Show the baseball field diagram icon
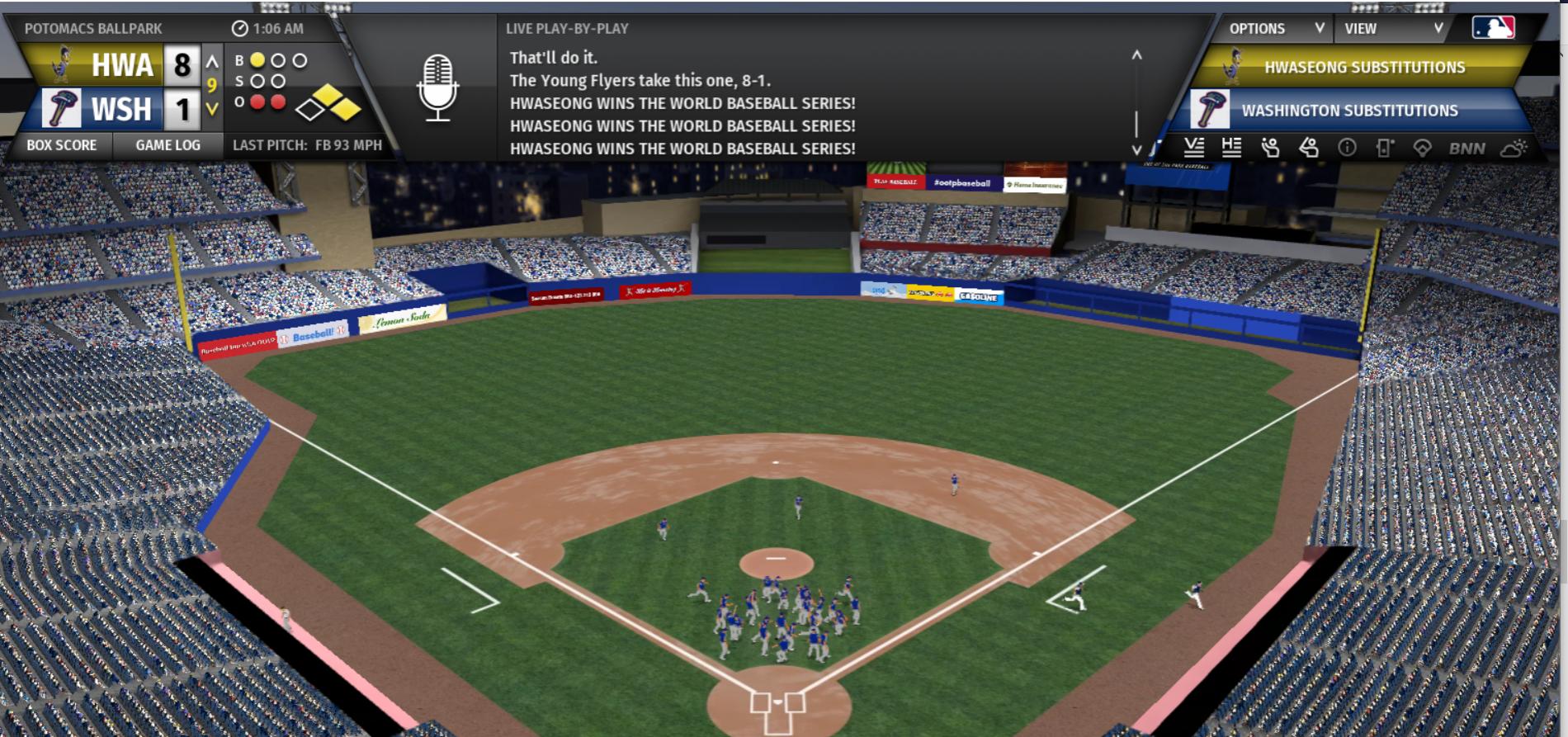1568x737 pixels. tap(1422, 149)
